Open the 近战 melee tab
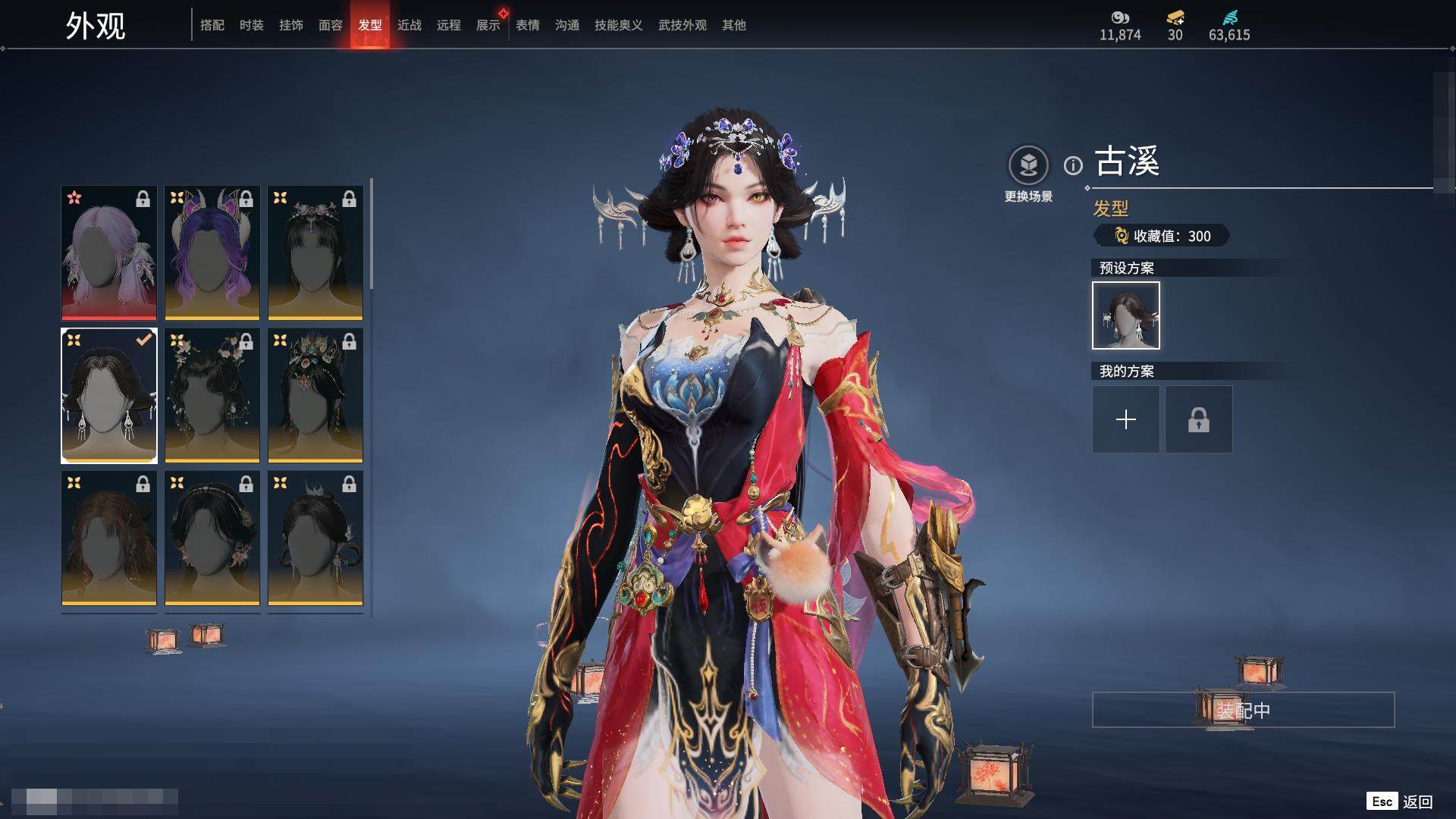 pos(409,25)
